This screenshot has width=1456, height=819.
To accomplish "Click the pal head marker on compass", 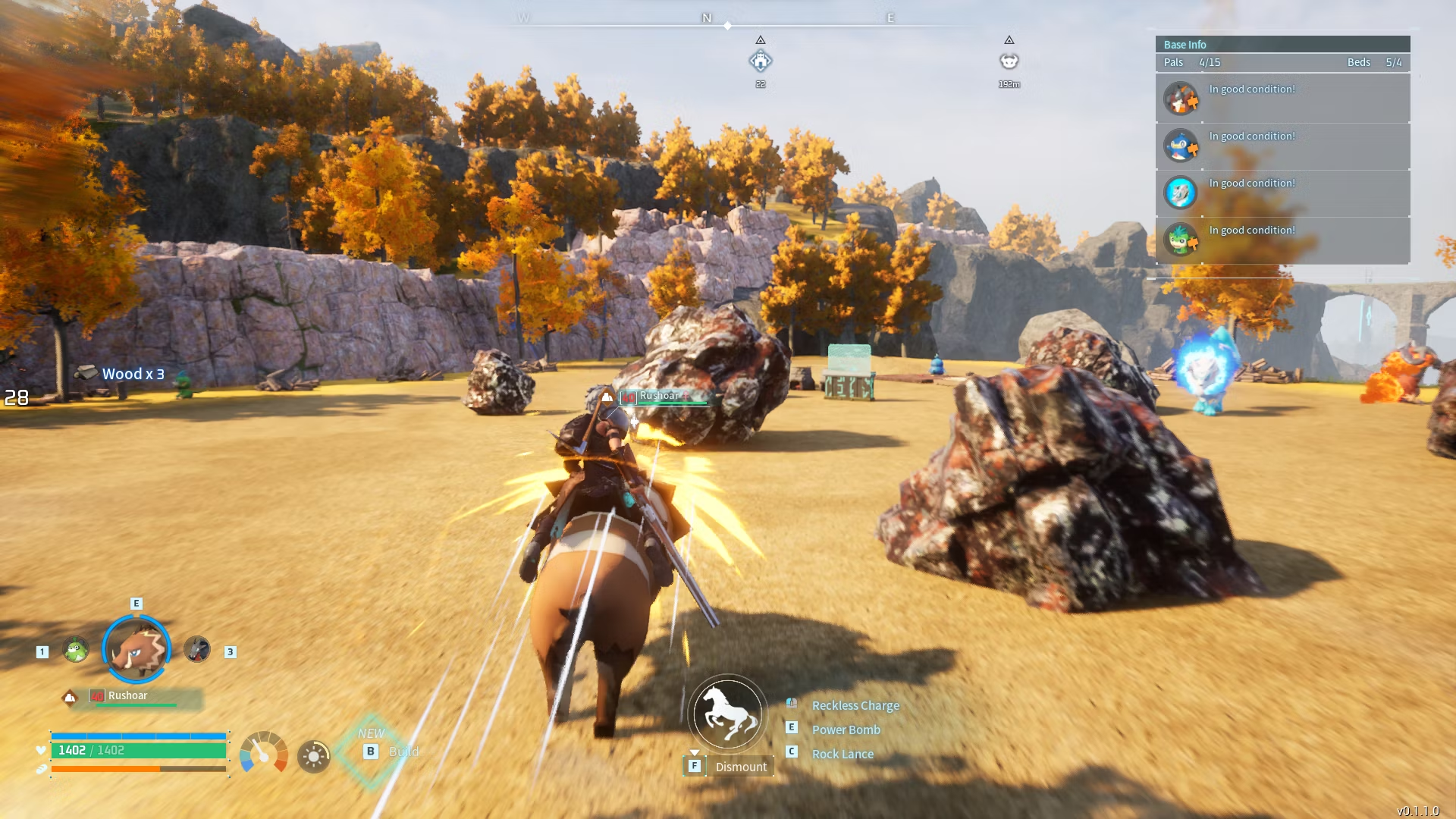I will (x=1009, y=61).
